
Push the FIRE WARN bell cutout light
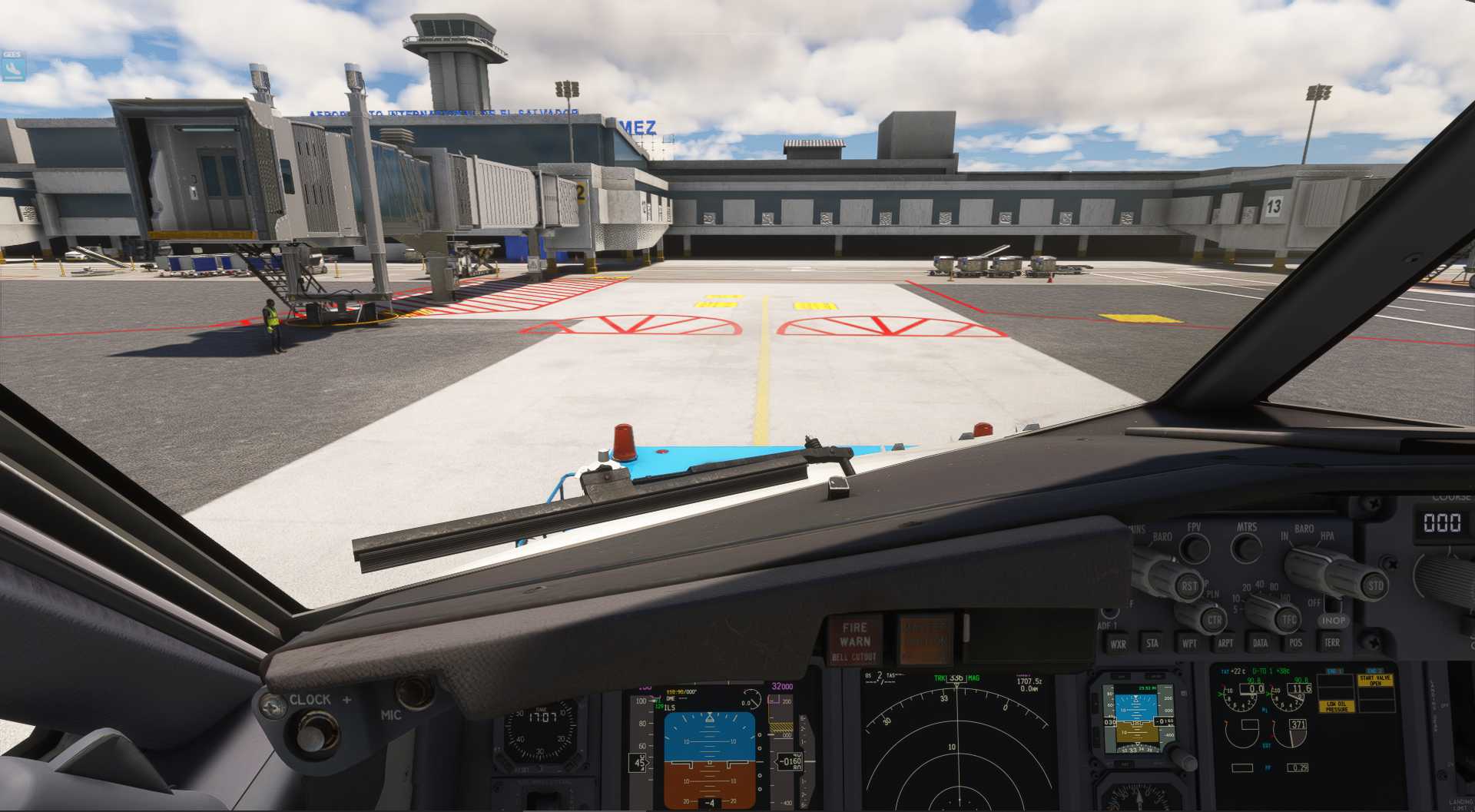pyautogui.click(x=855, y=641)
